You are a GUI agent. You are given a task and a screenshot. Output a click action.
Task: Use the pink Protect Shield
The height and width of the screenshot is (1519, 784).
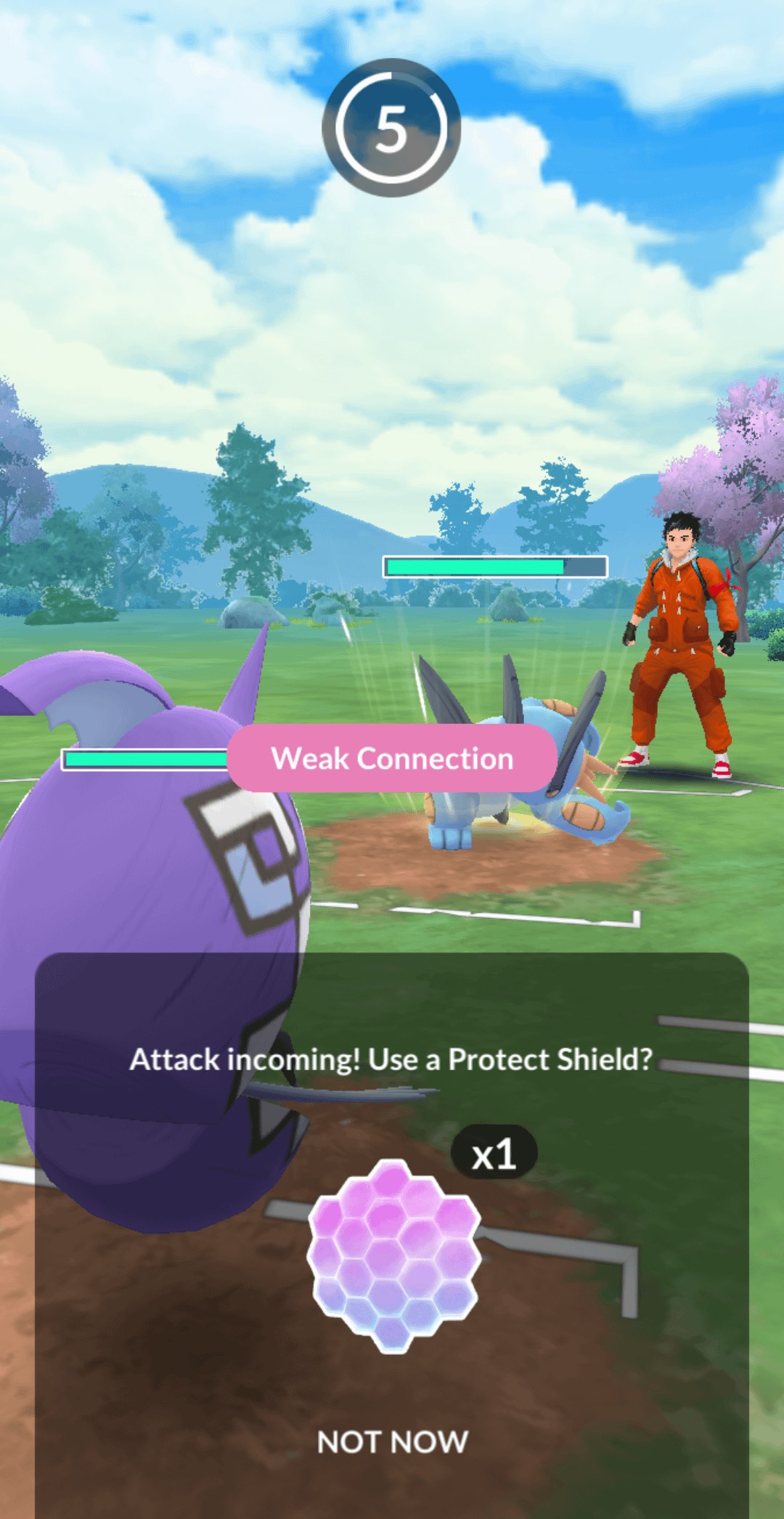click(393, 1255)
